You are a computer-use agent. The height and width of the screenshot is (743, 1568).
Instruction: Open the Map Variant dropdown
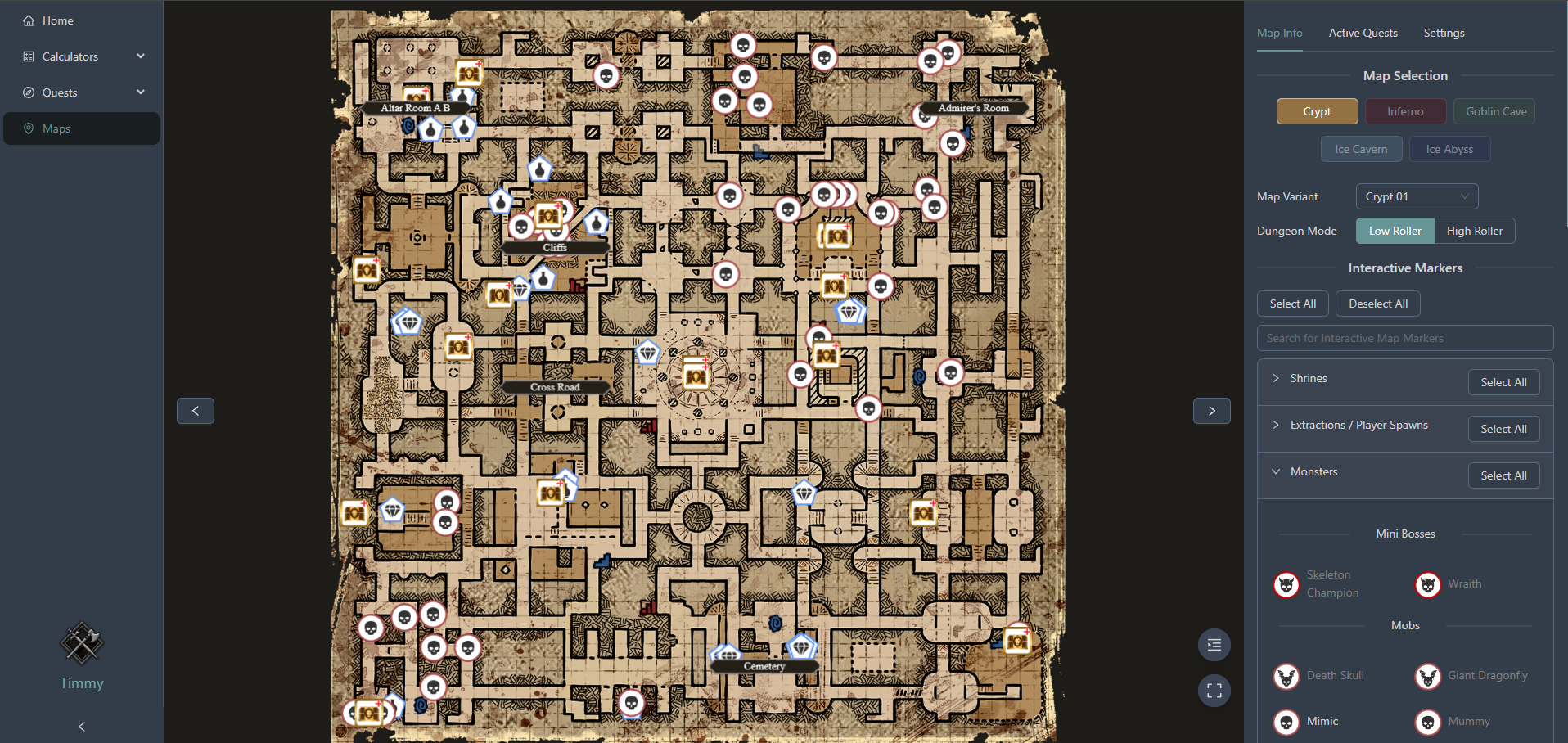point(1416,196)
